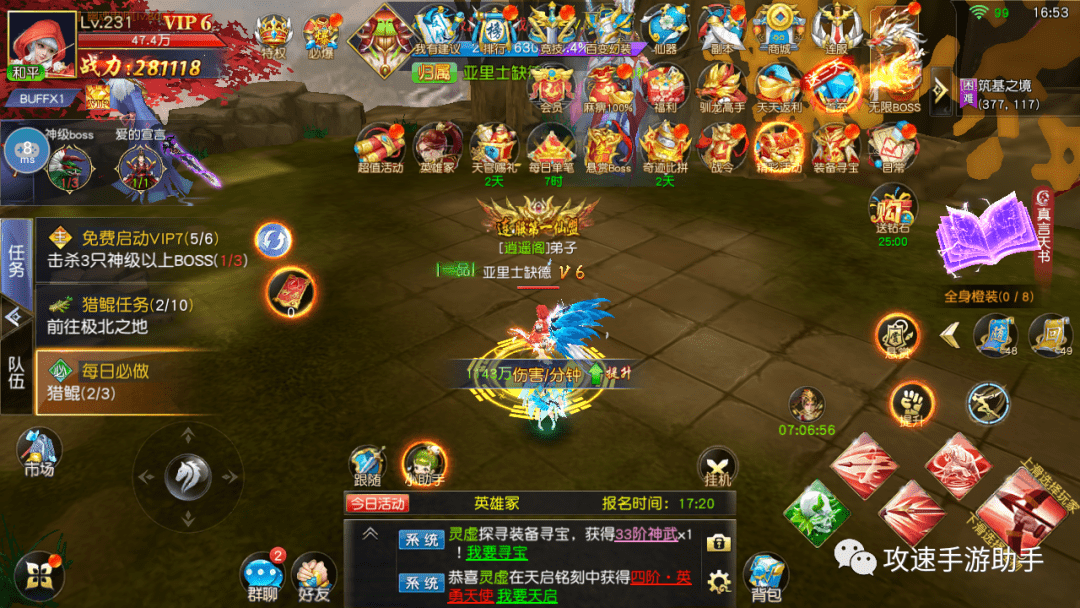Open the 市场 market
Screen dimensions: 1080x608
(x=38, y=452)
